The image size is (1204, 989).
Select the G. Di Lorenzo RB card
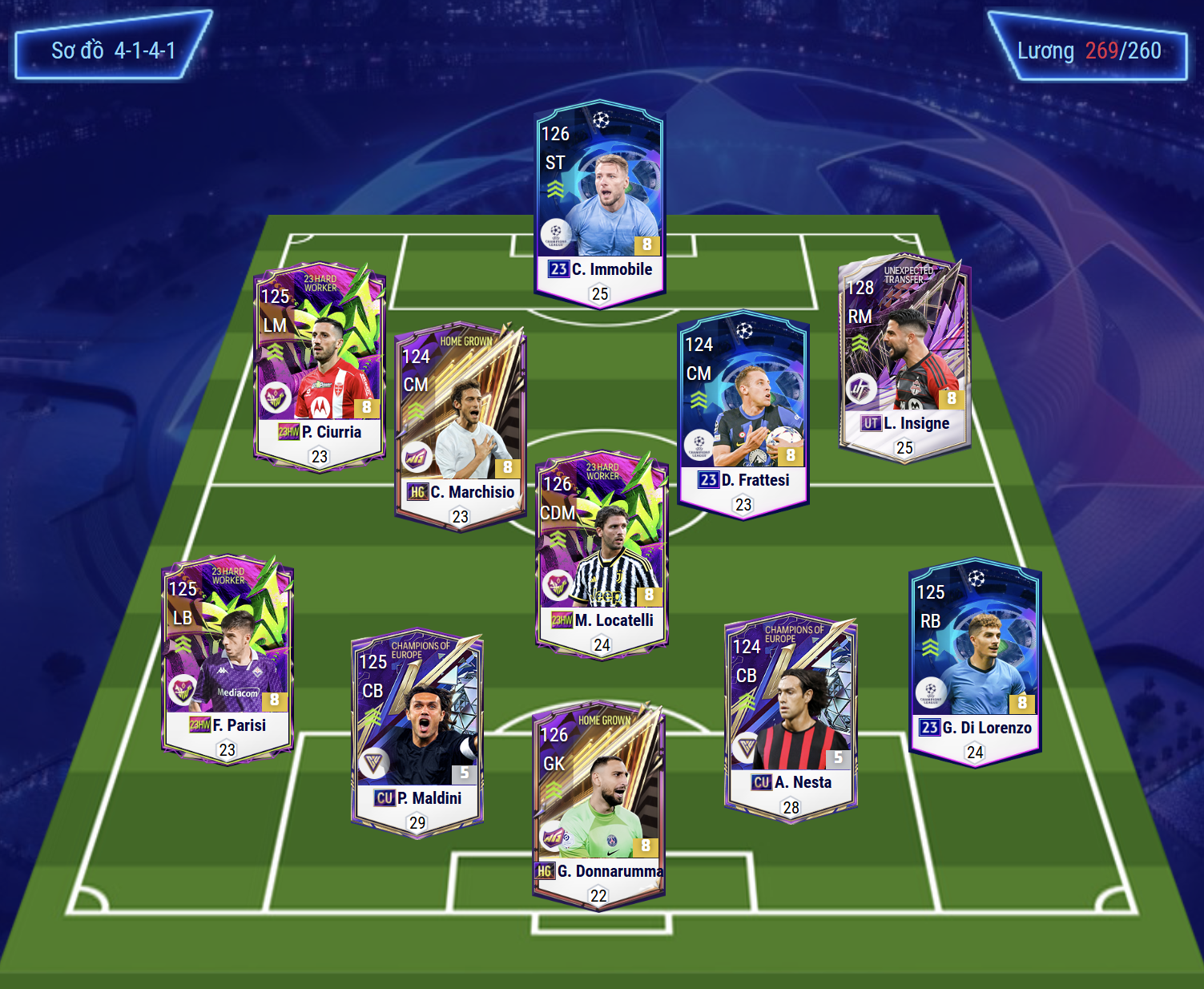point(975,661)
